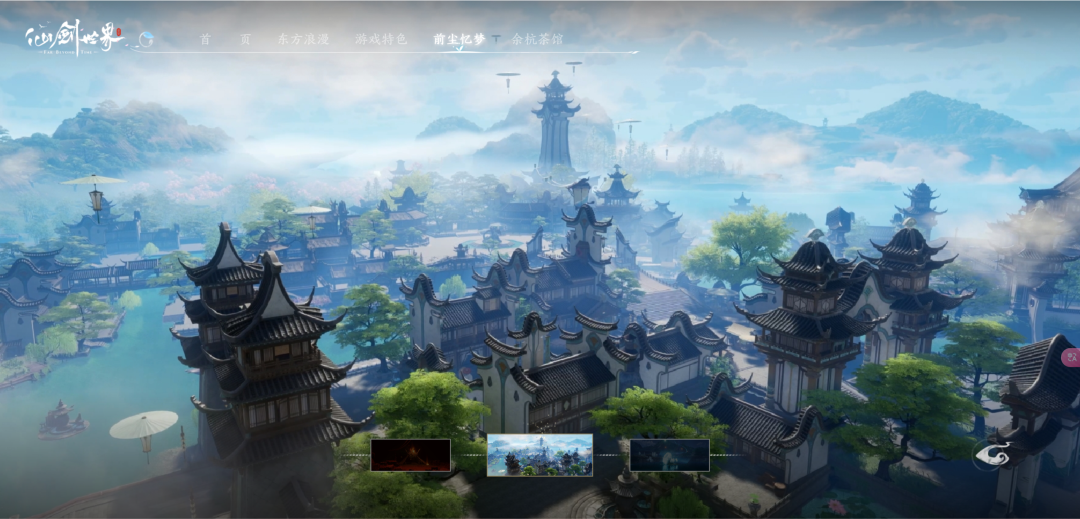Select the daytime town scene thumbnail
The width and height of the screenshot is (1080, 519).
(x=539, y=455)
